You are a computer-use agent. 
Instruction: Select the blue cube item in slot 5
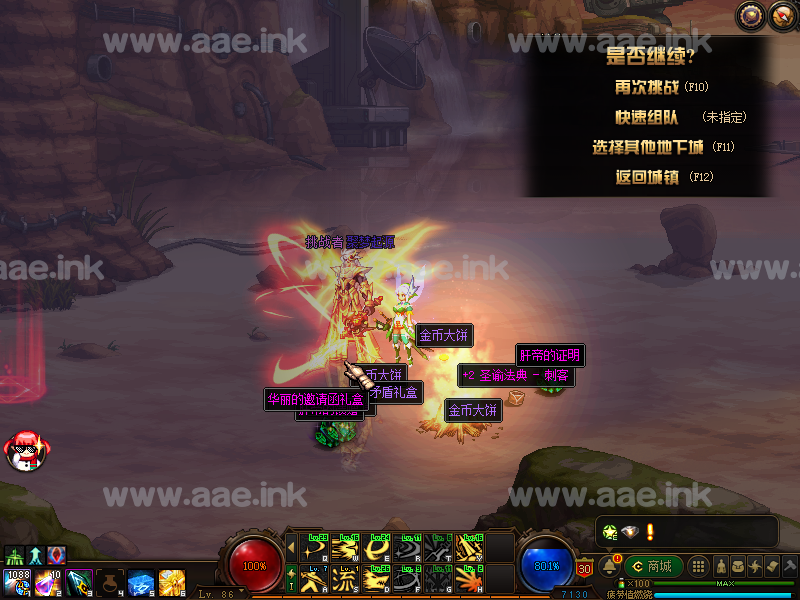pos(140,581)
